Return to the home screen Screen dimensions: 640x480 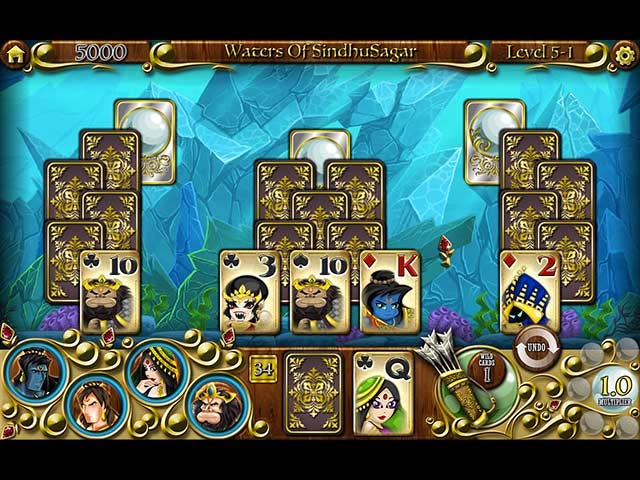point(13,54)
